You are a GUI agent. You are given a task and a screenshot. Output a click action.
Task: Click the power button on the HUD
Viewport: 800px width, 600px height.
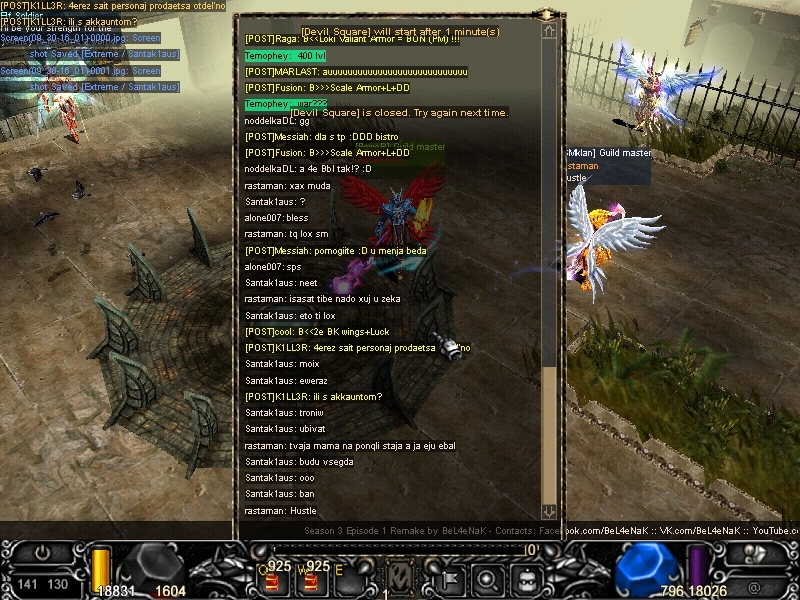pyautogui.click(x=43, y=553)
